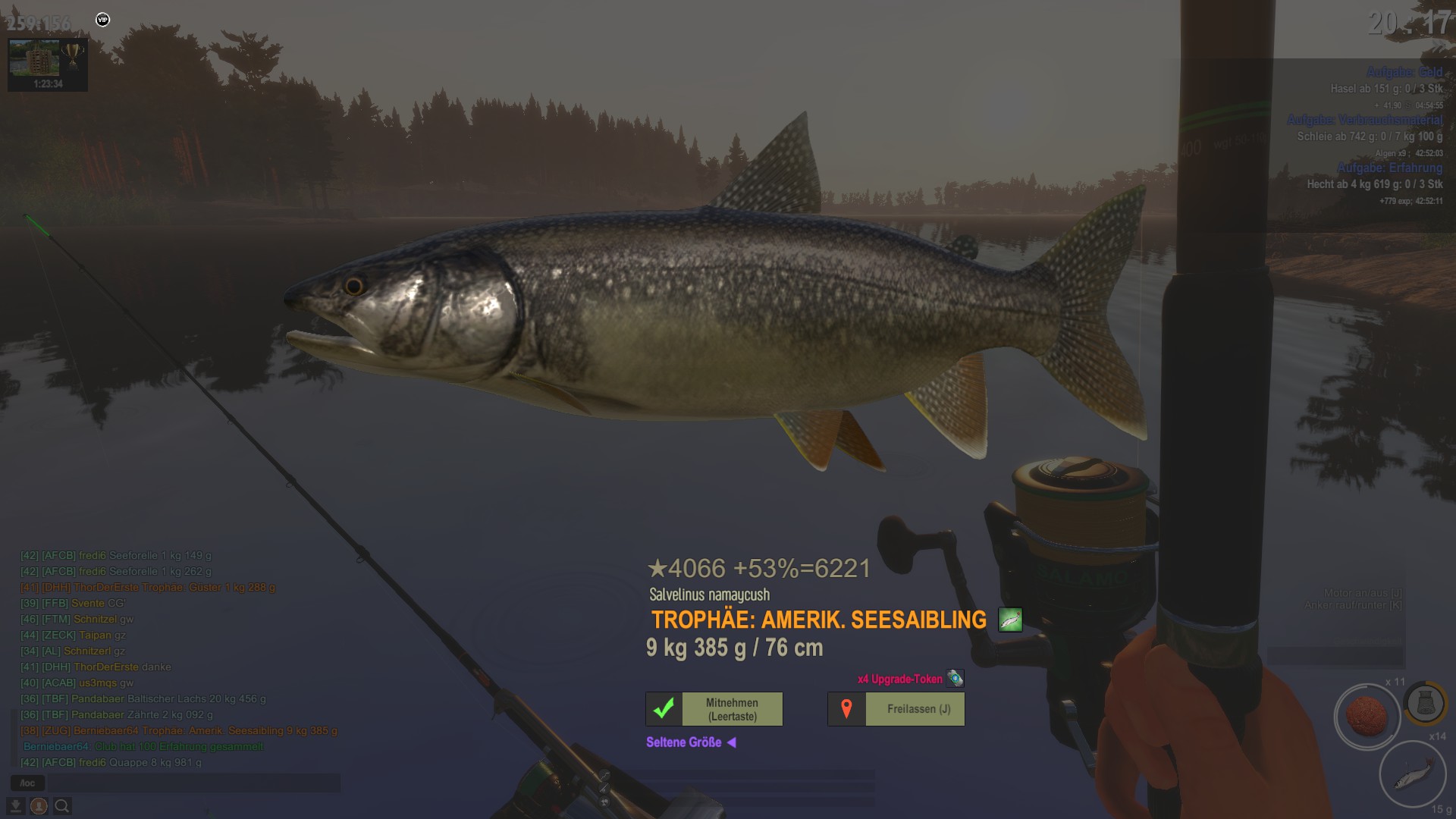Click the Seltene Größe rarity label
This screenshot has width=1456, height=819.
[684, 742]
